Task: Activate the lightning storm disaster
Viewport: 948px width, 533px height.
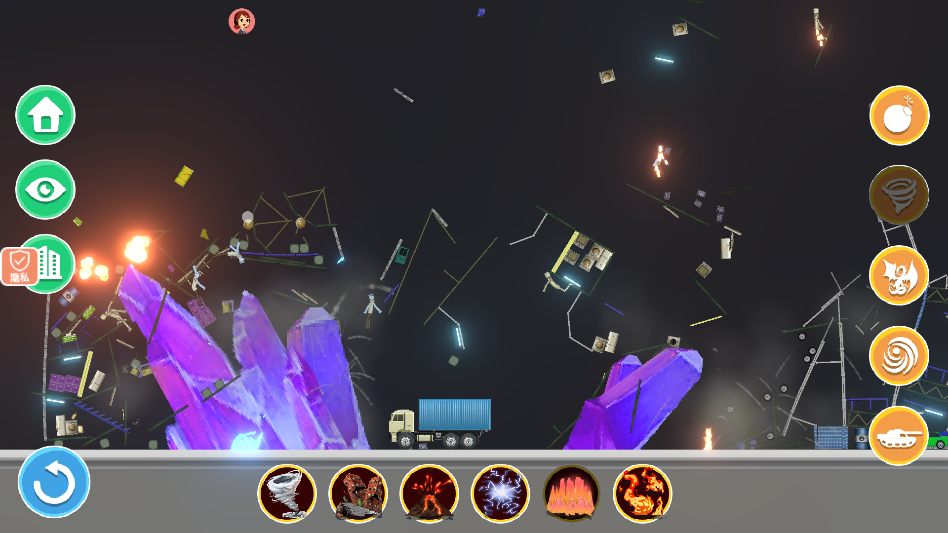Action: click(x=500, y=493)
